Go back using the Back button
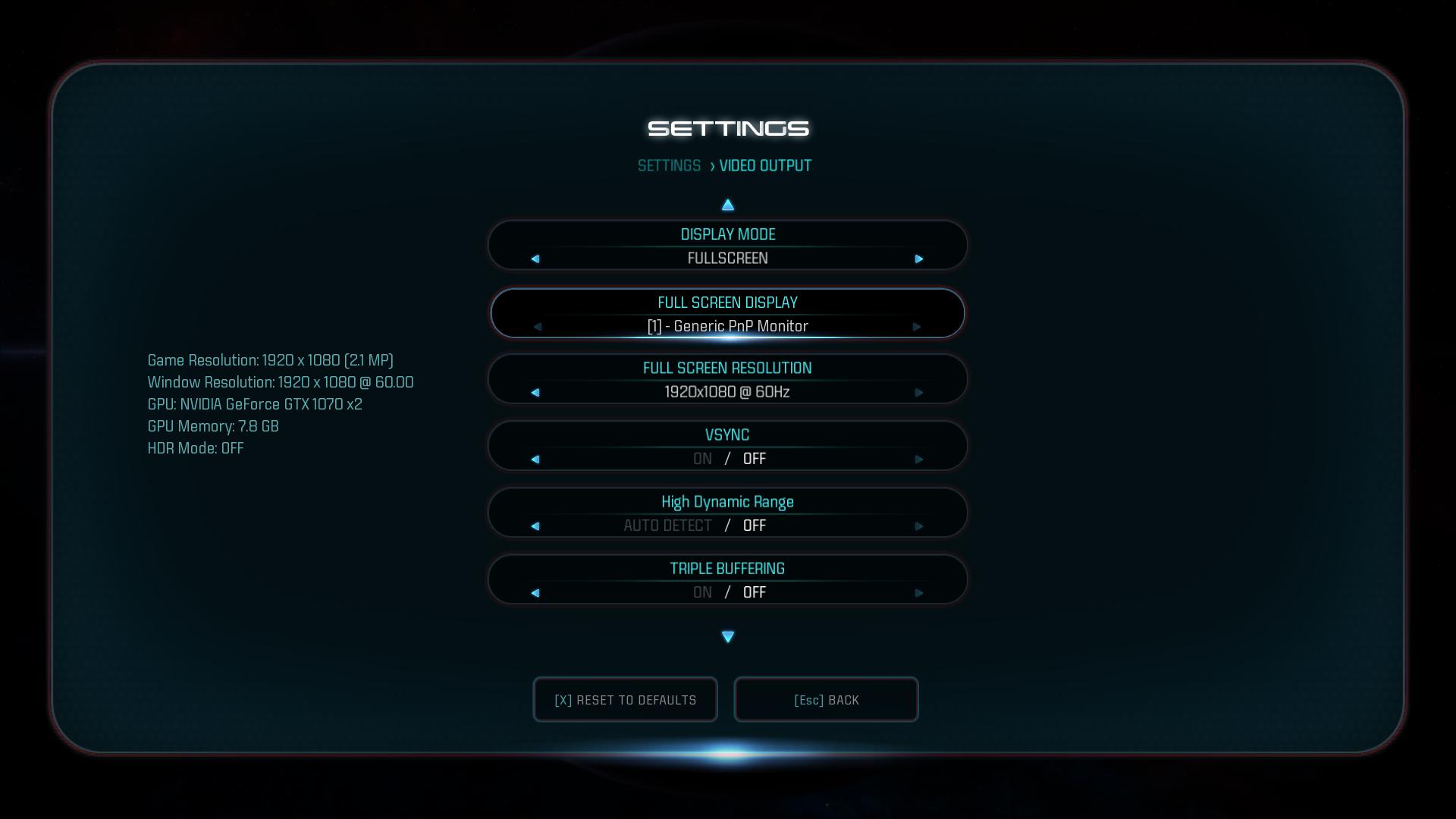Screen dimensions: 1456x819 click(x=826, y=700)
